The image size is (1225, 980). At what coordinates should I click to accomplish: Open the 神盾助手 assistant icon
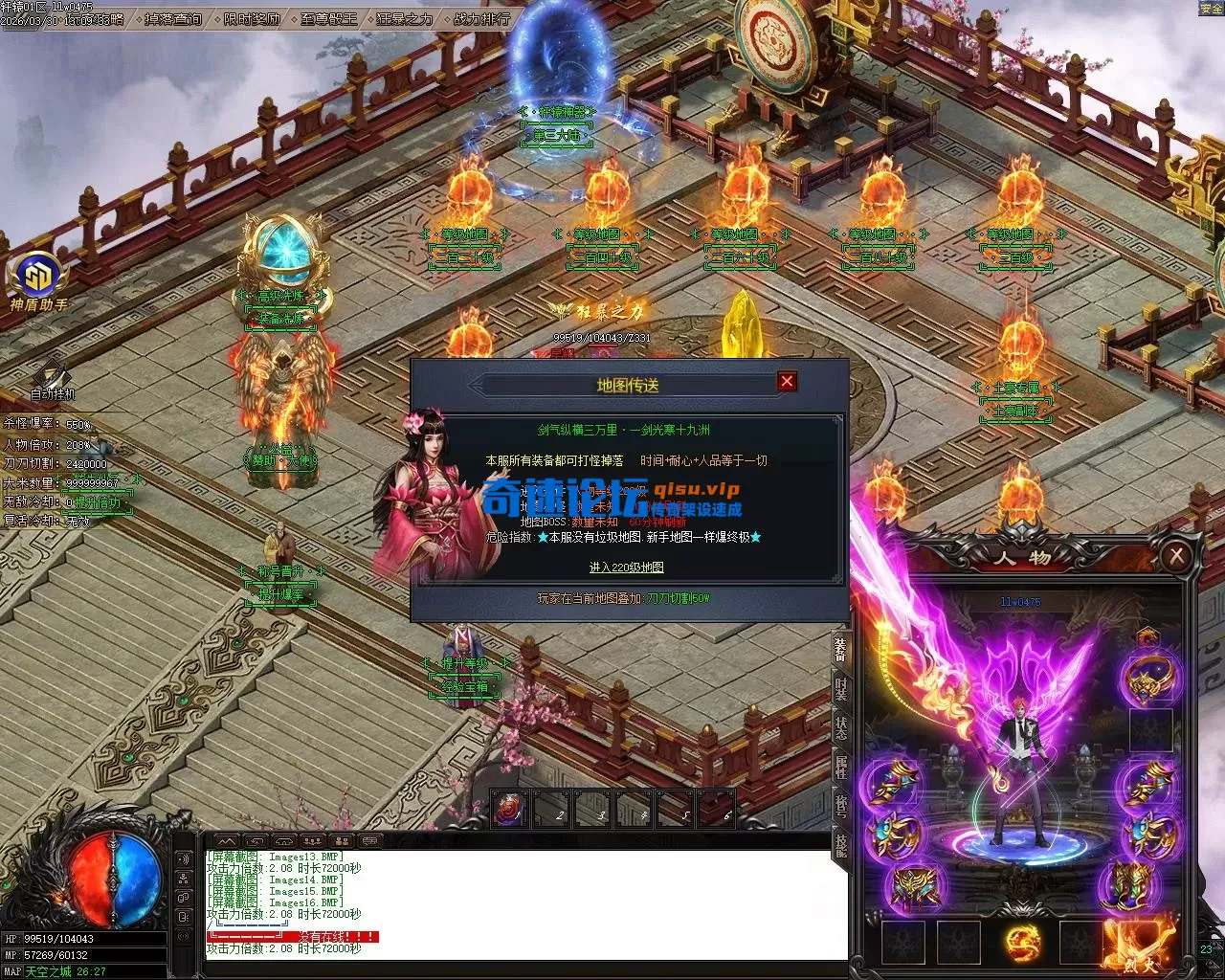point(38,279)
